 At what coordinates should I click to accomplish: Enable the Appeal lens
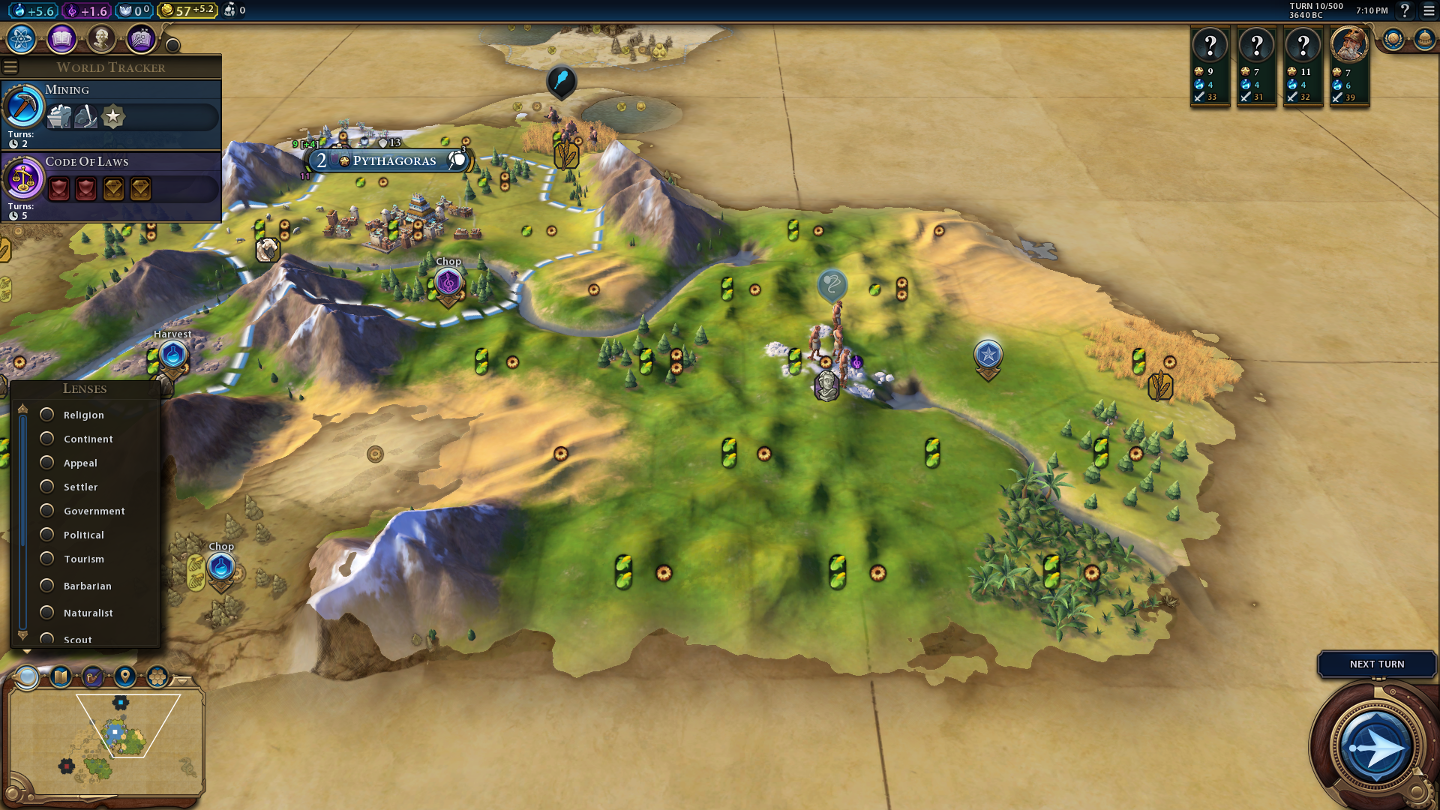click(47, 463)
